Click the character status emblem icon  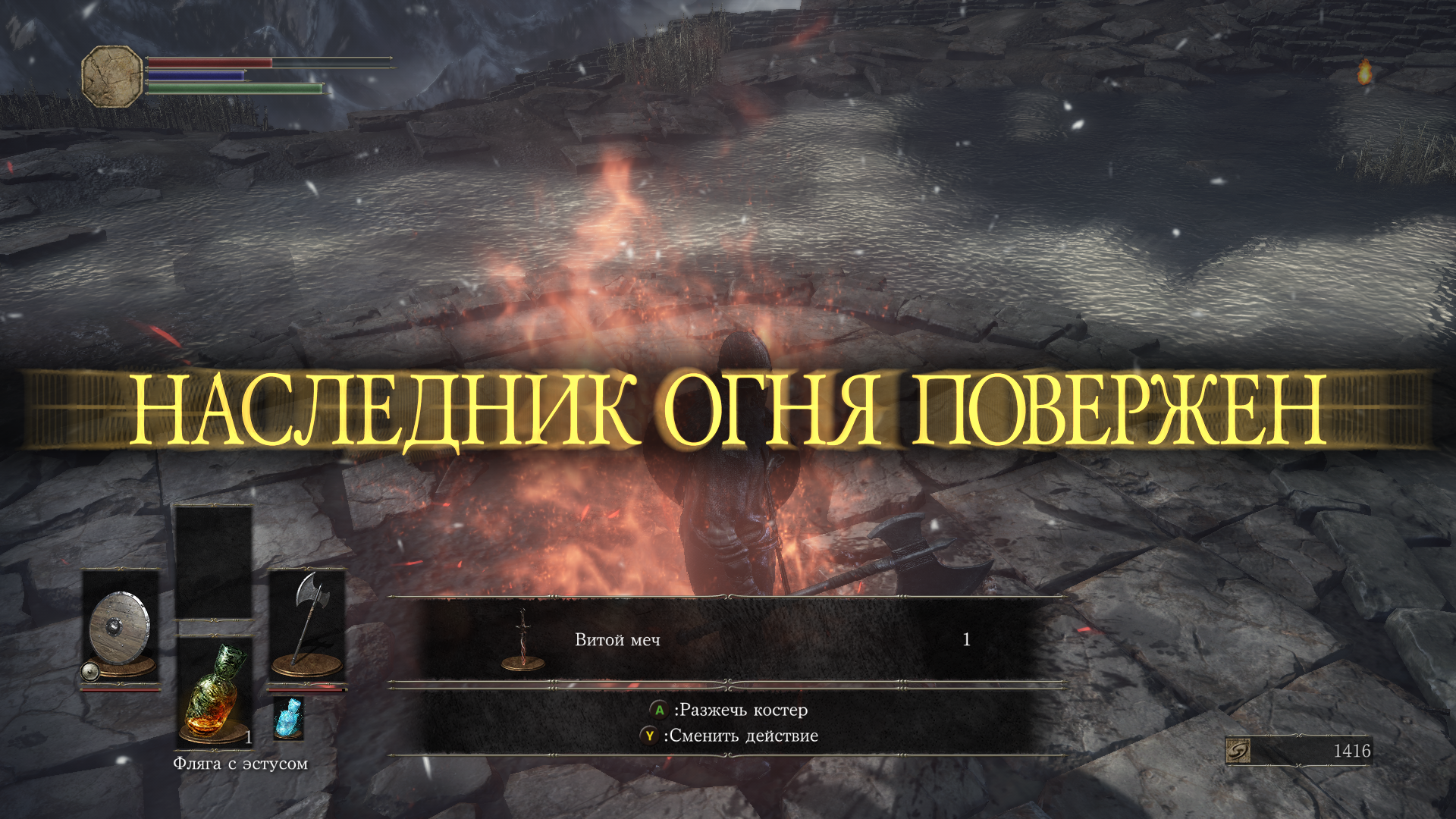112,76
